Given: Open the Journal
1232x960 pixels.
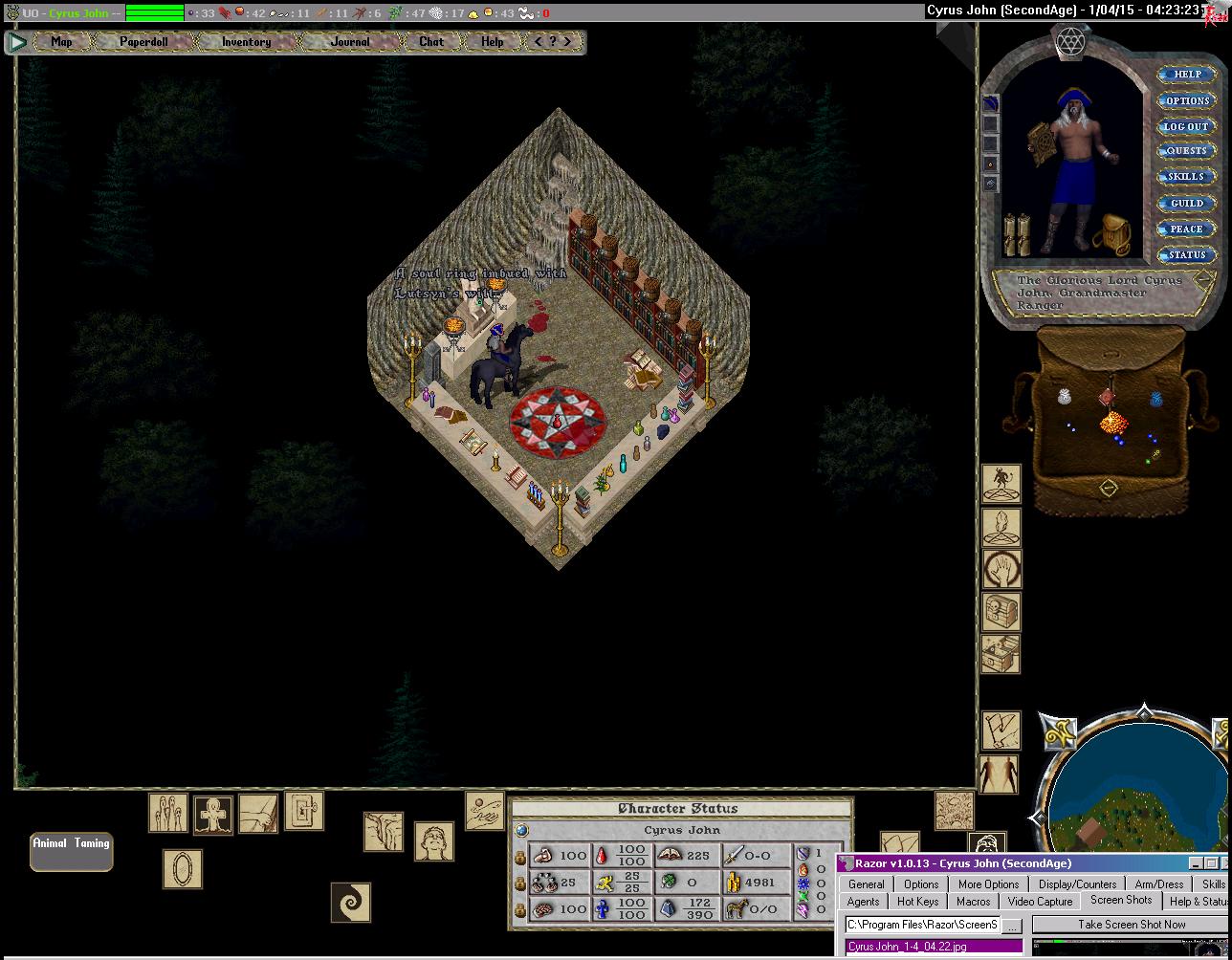Looking at the screenshot, I should [349, 42].
